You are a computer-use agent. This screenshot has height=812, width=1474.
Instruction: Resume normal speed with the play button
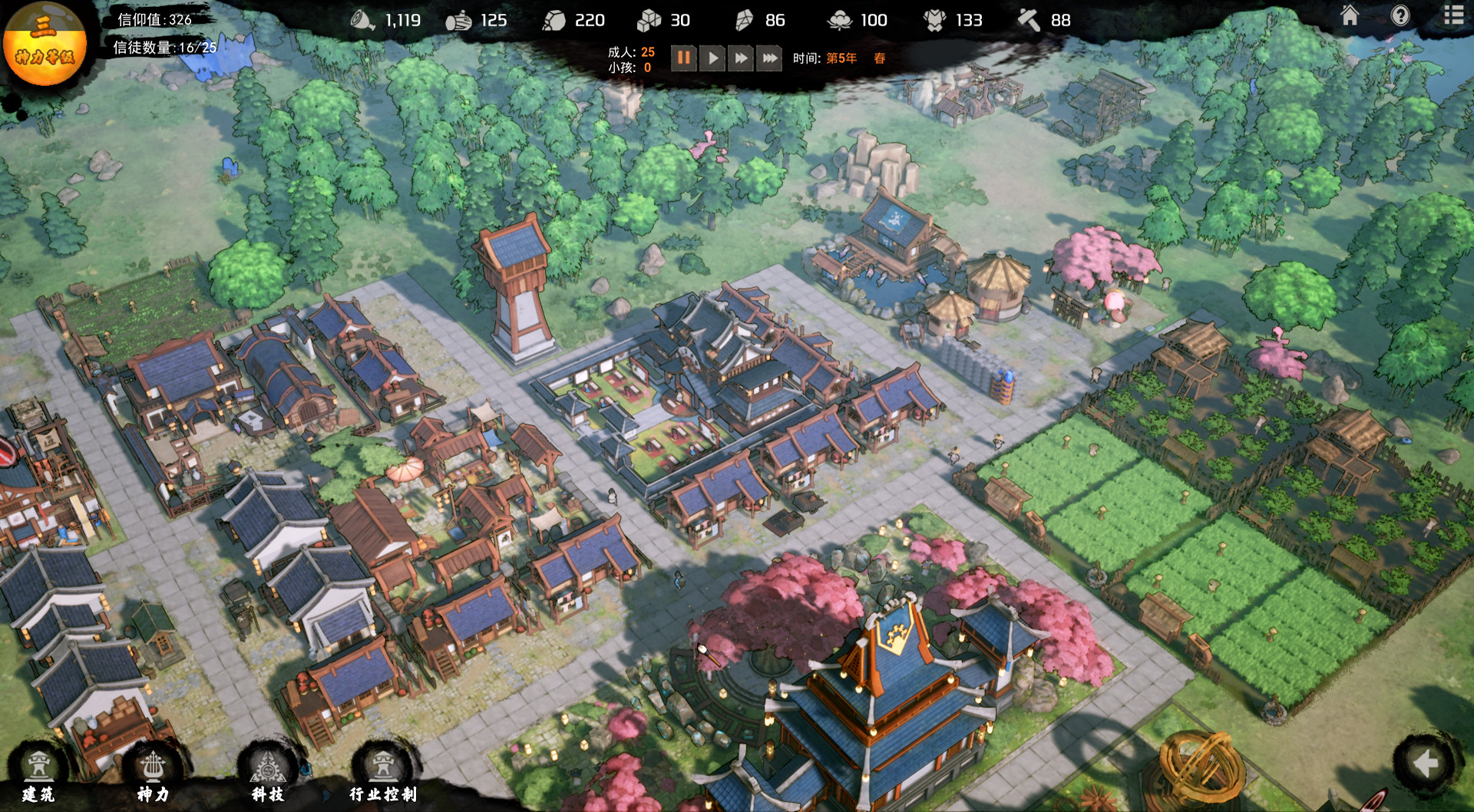click(x=712, y=57)
